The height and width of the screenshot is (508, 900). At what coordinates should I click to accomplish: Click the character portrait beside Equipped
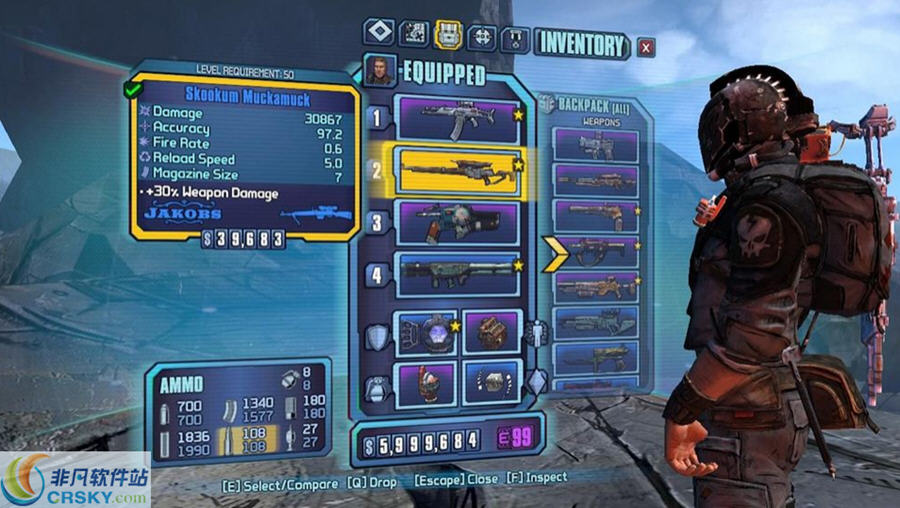tap(379, 71)
